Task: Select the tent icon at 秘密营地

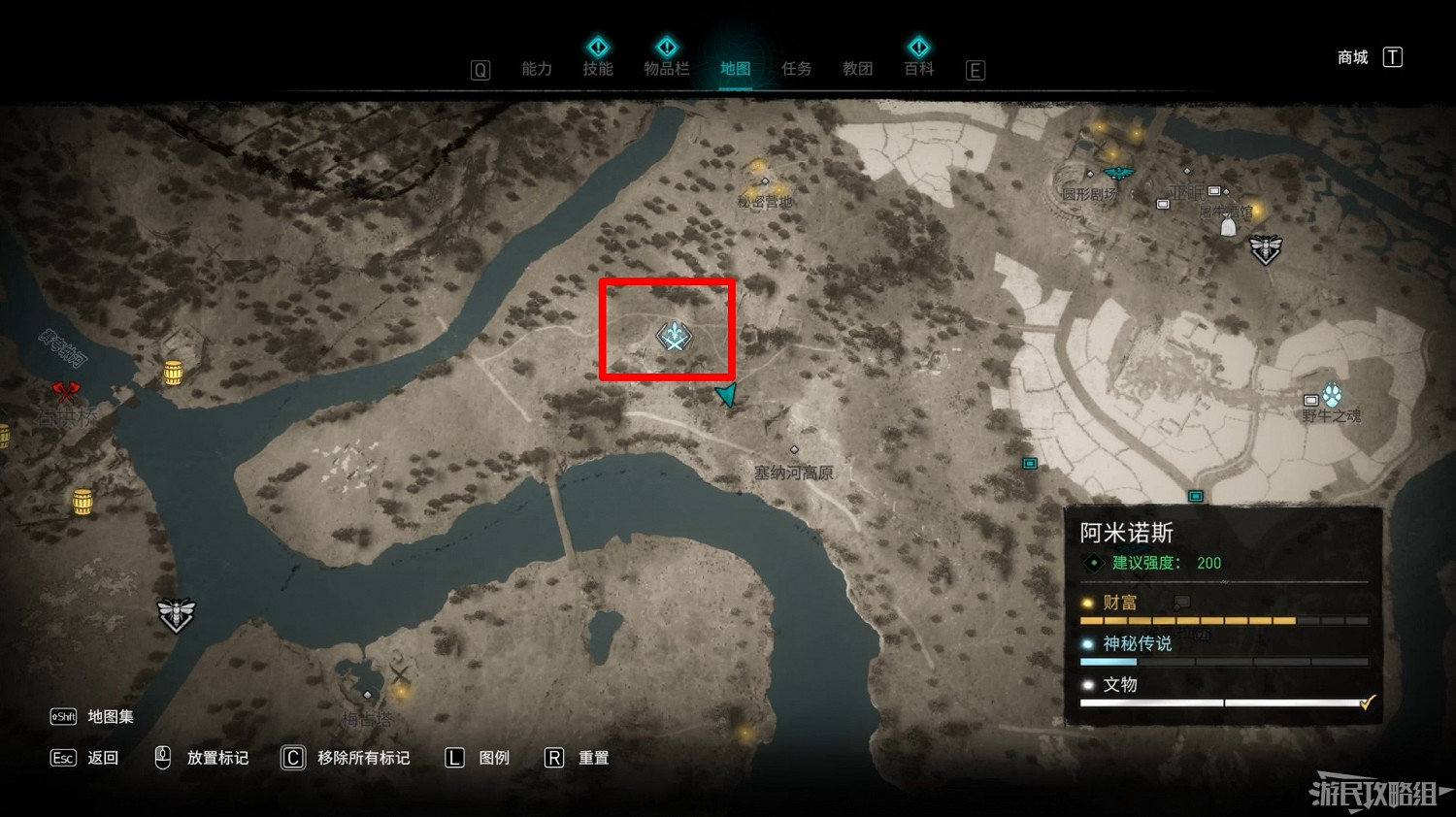Action: 766,181
